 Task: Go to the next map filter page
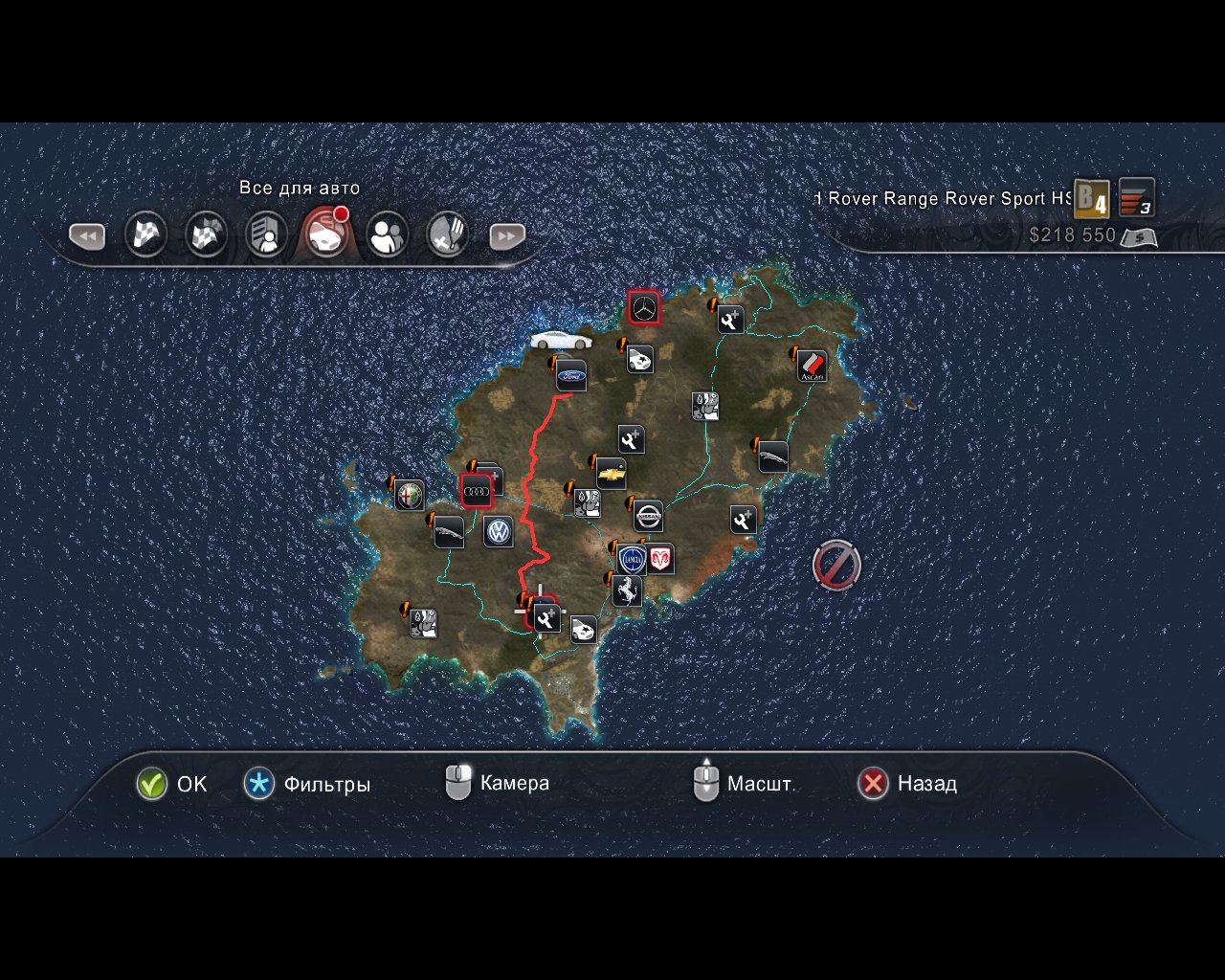[x=507, y=235]
